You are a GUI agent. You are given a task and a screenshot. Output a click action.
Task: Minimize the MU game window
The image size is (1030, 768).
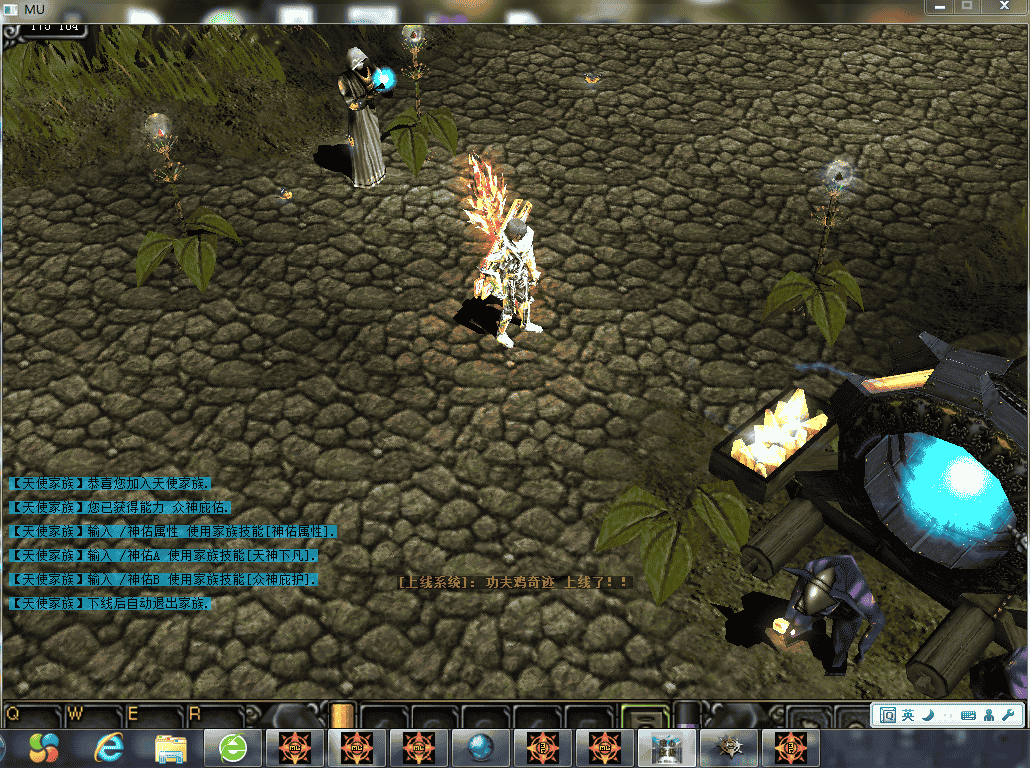[x=939, y=7]
